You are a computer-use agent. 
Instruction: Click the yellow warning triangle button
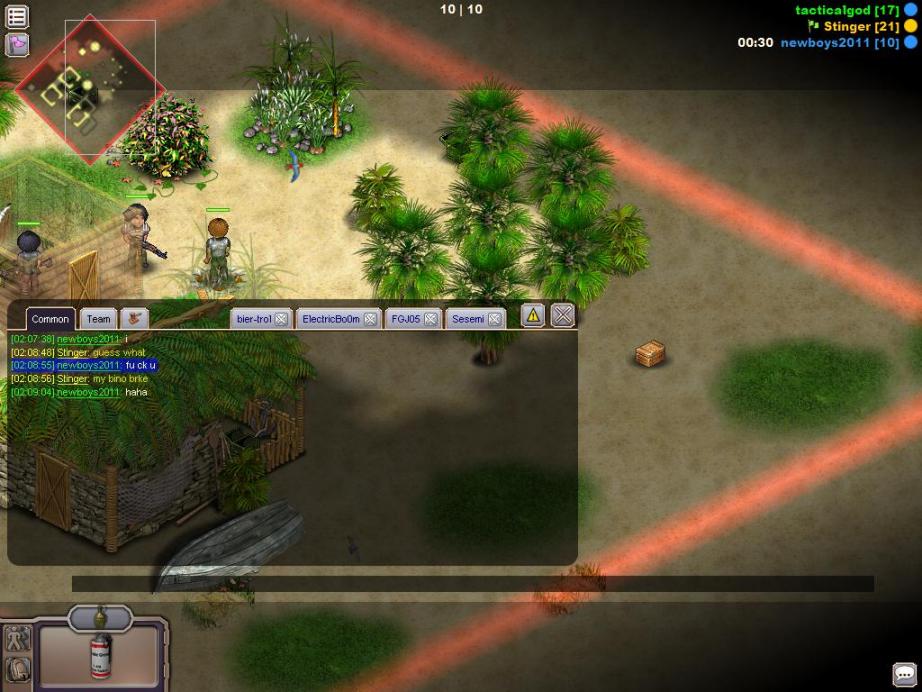pos(533,316)
